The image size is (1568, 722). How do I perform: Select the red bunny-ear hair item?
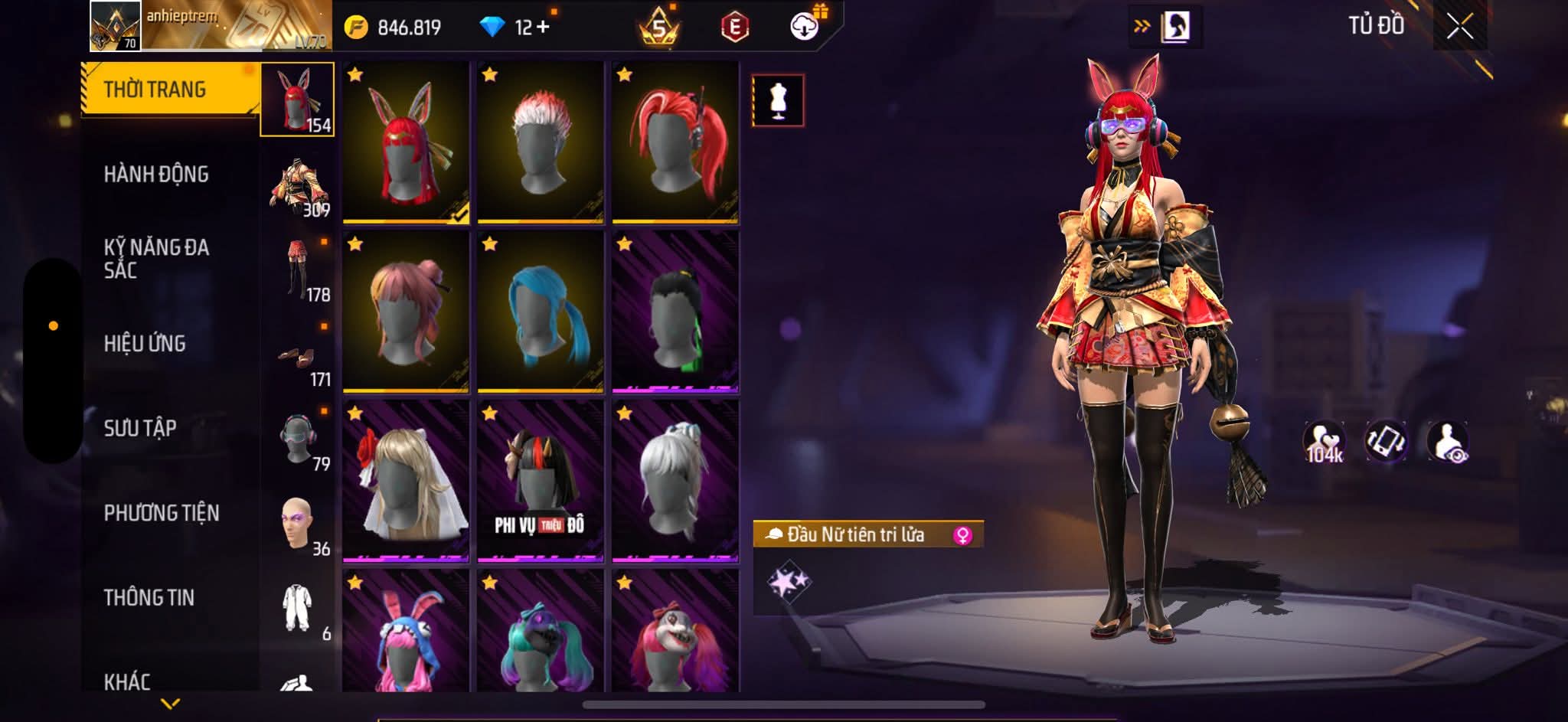[x=406, y=142]
